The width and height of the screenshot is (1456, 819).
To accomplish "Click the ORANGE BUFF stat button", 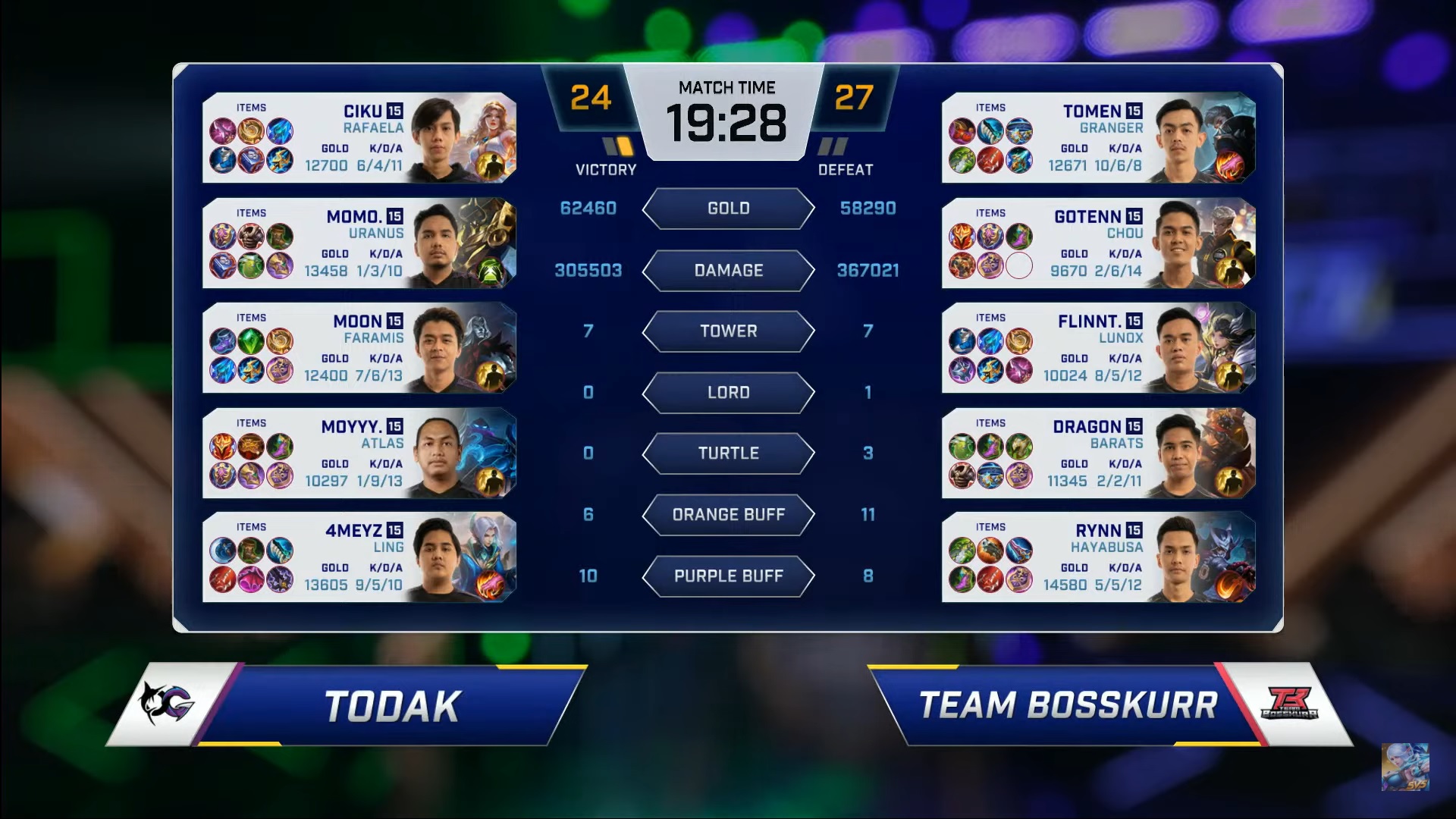I will click(x=727, y=515).
